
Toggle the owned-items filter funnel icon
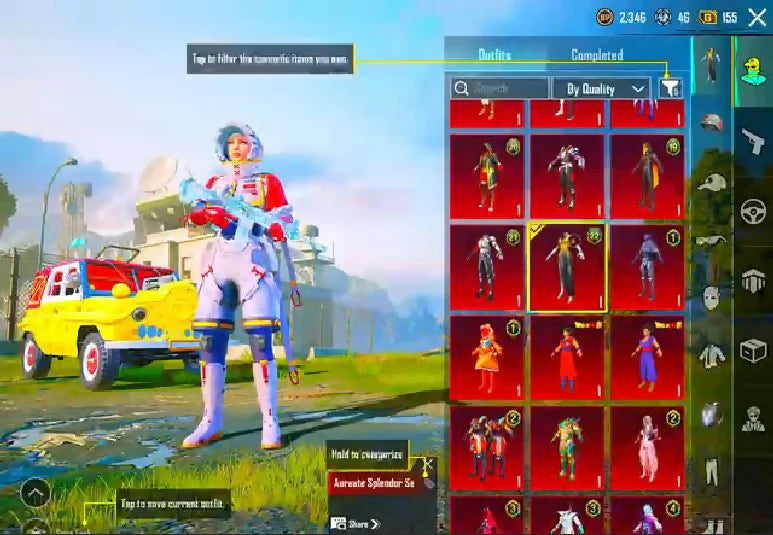click(x=670, y=88)
